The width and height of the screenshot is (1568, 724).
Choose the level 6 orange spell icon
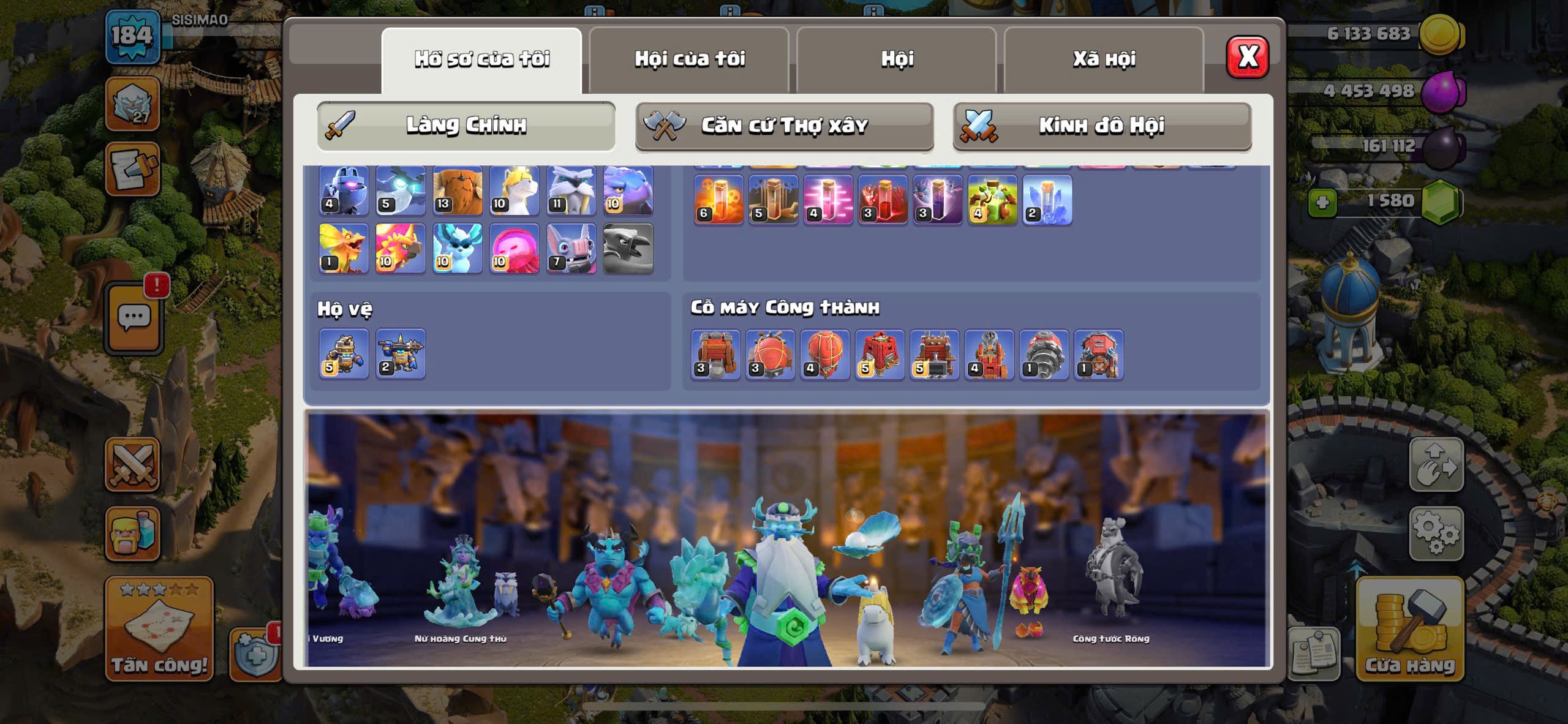(718, 200)
